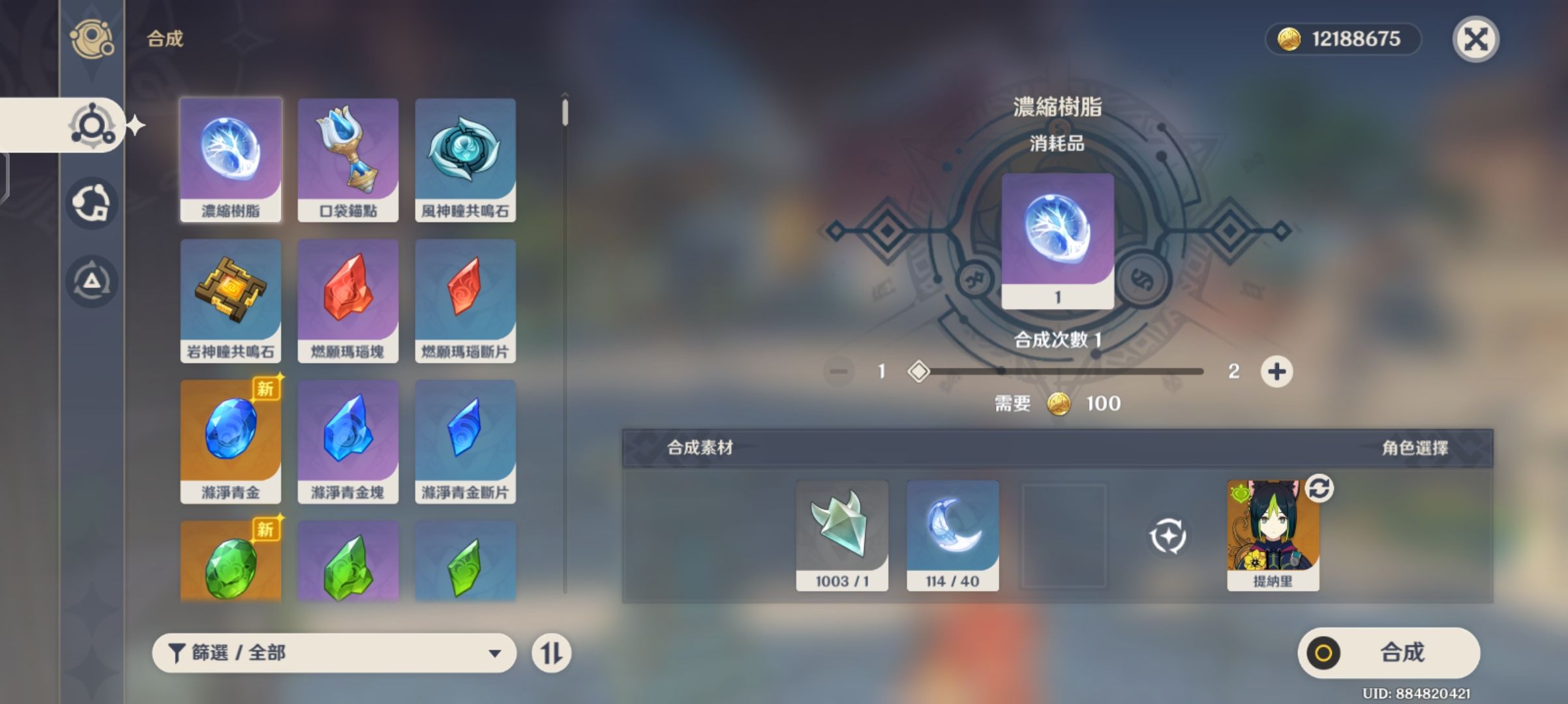The width and height of the screenshot is (1568, 704).
Task: Click the crystal material showing 1003/1
Action: click(x=841, y=533)
